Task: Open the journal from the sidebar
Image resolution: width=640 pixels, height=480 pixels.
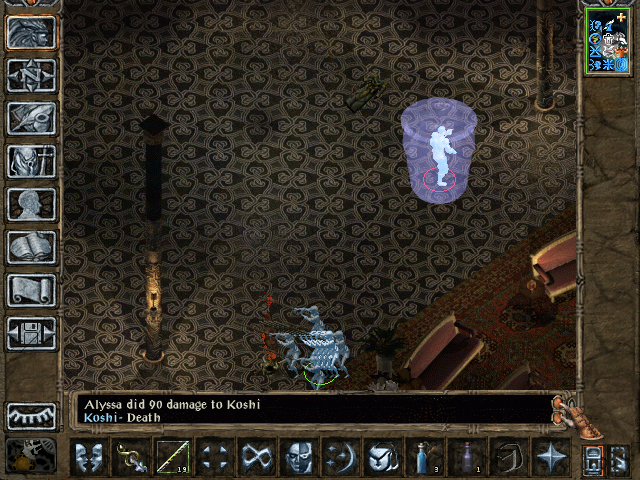Action: (x=31, y=118)
